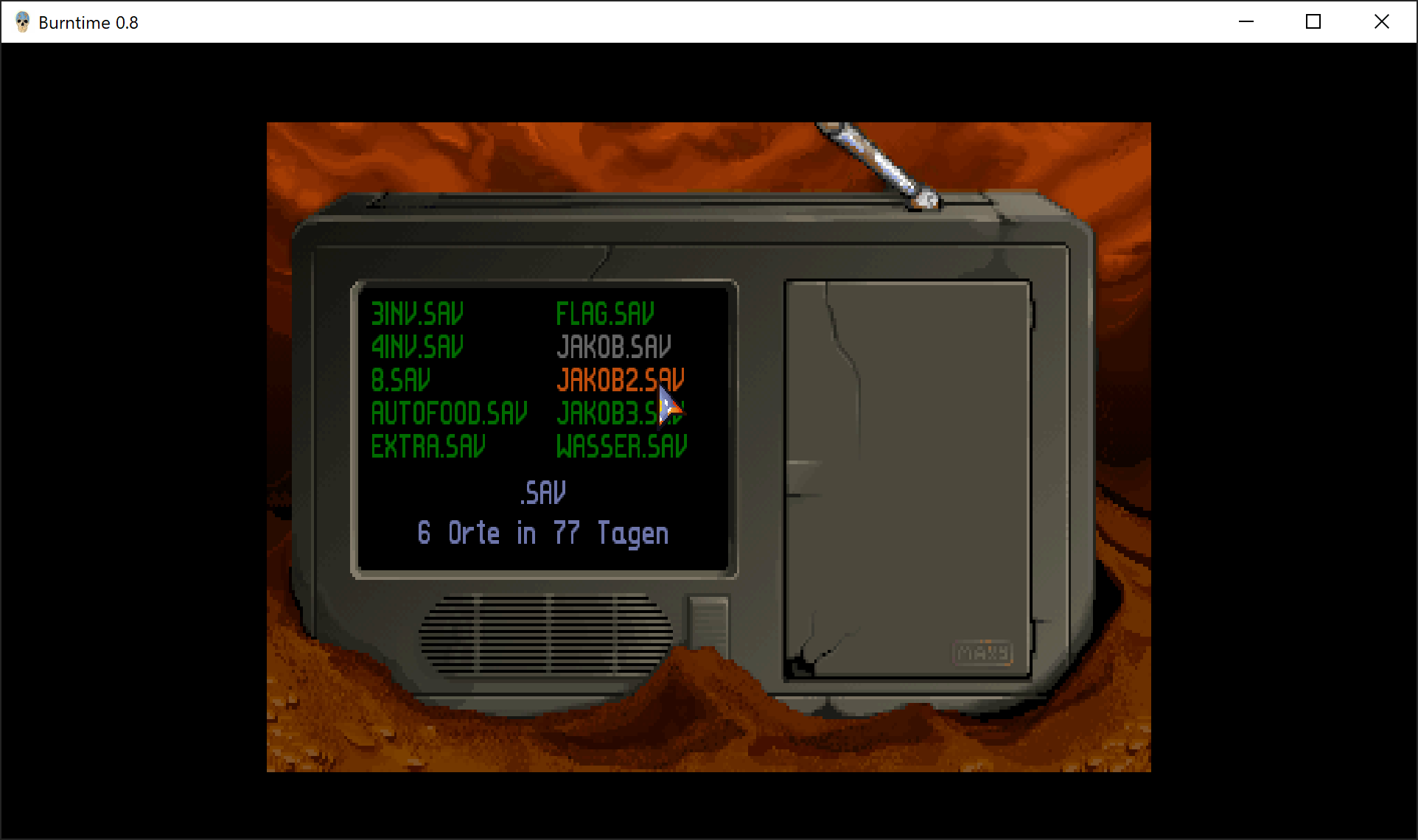Click the .SAV filename input field
This screenshot has width=1418, height=840.
coord(543,493)
